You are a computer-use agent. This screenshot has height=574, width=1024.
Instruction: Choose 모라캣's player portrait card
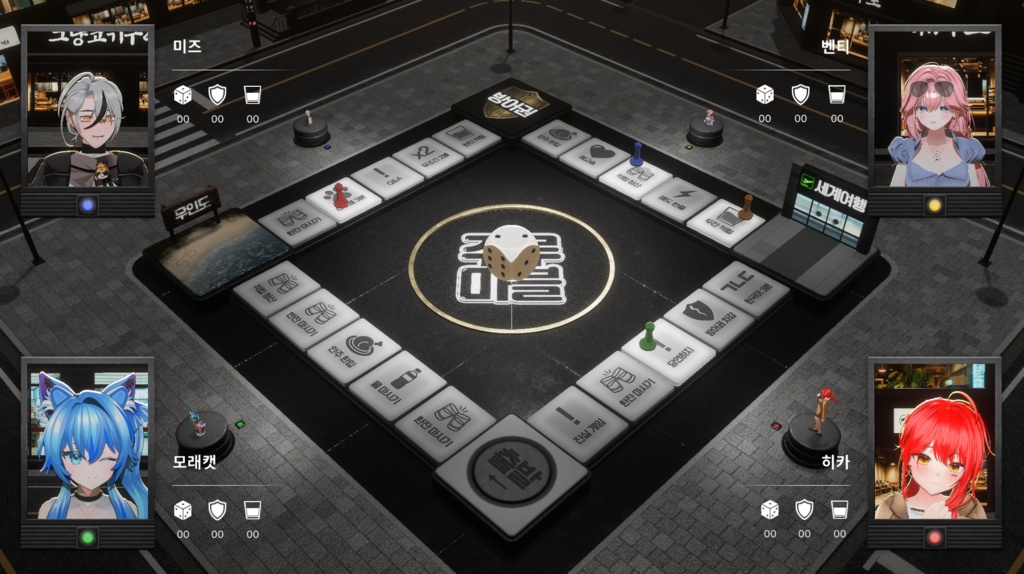click(87, 445)
